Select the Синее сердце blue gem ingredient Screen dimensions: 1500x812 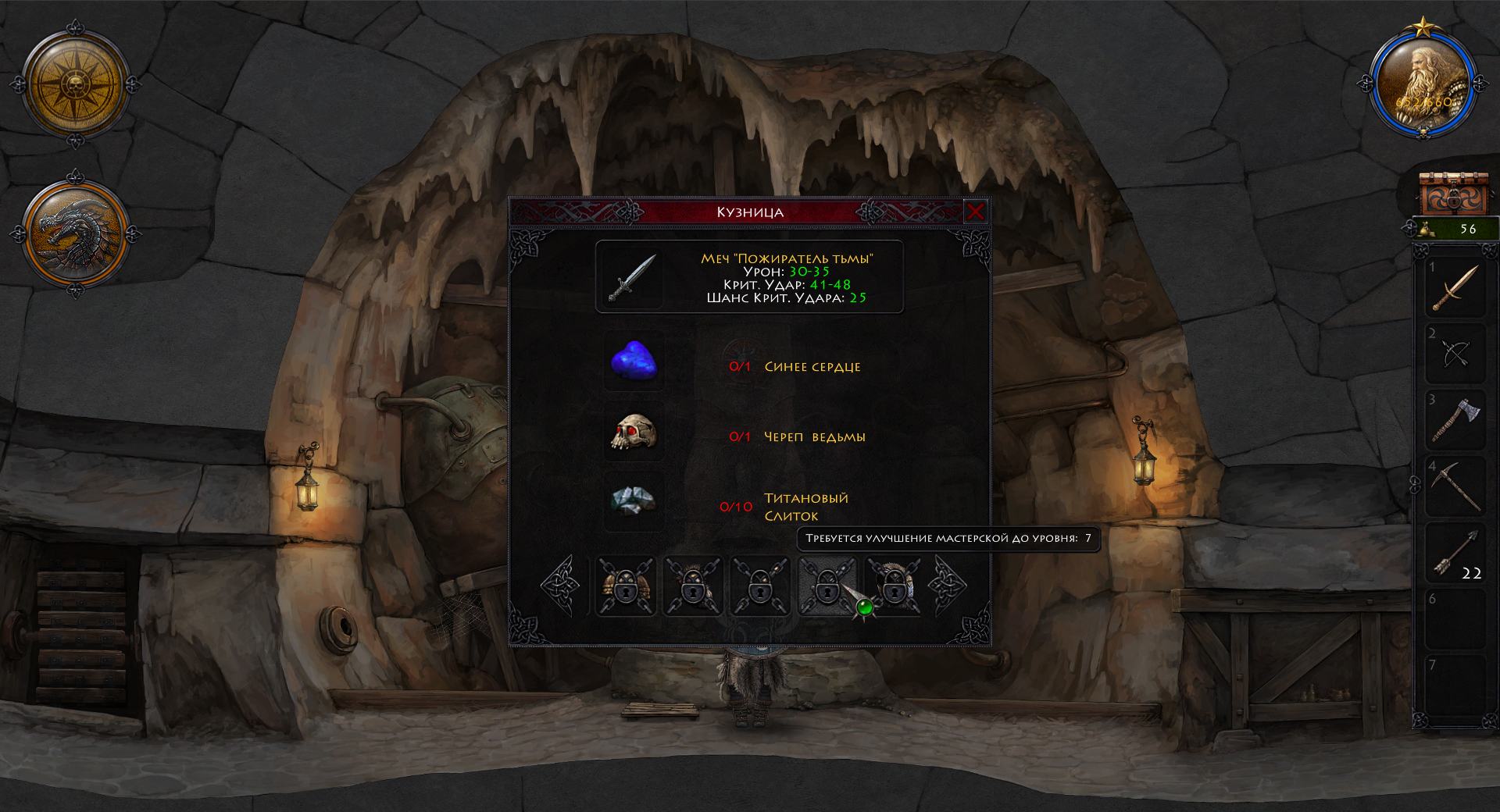point(634,363)
